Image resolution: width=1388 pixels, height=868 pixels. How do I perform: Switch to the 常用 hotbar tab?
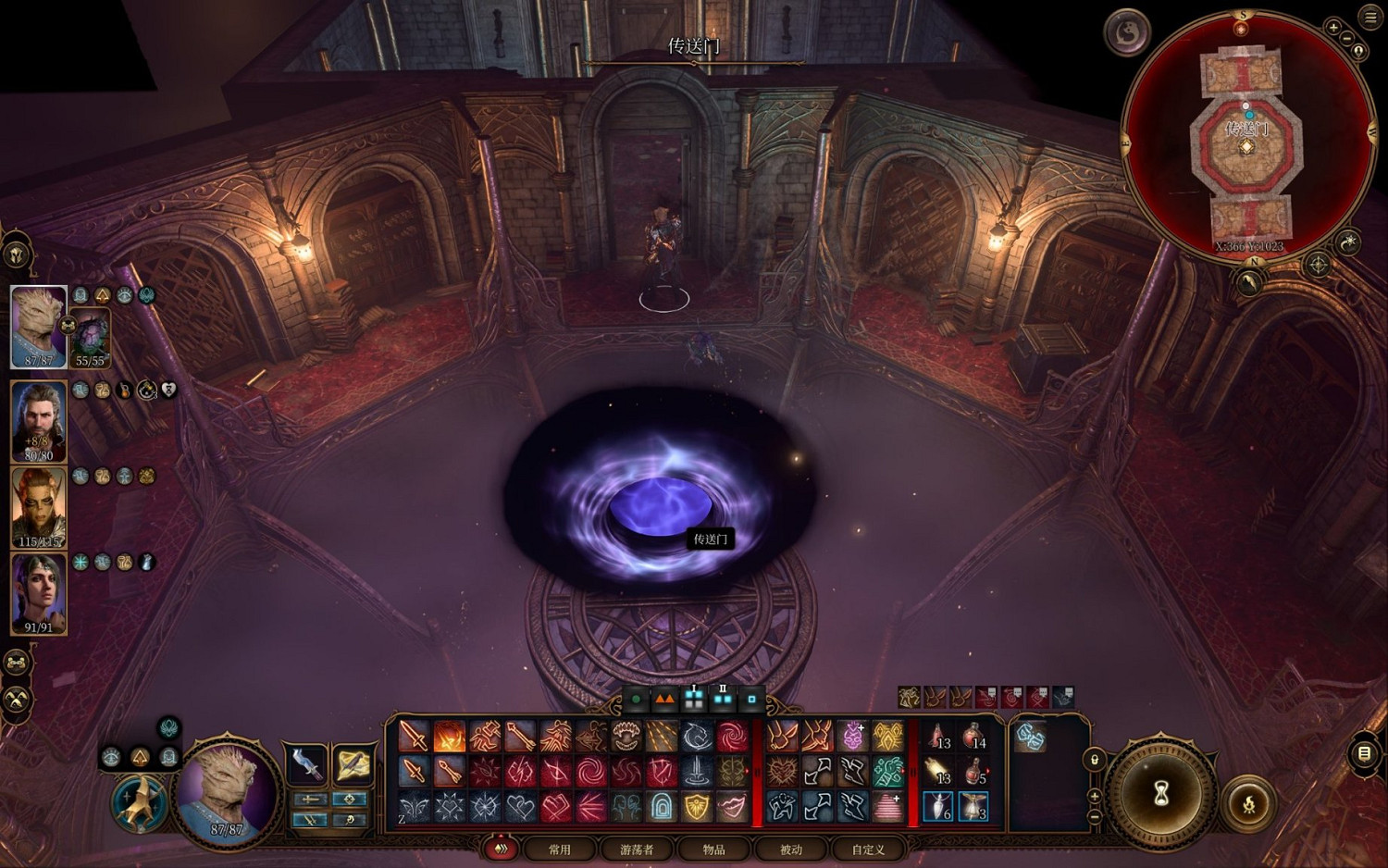click(560, 849)
